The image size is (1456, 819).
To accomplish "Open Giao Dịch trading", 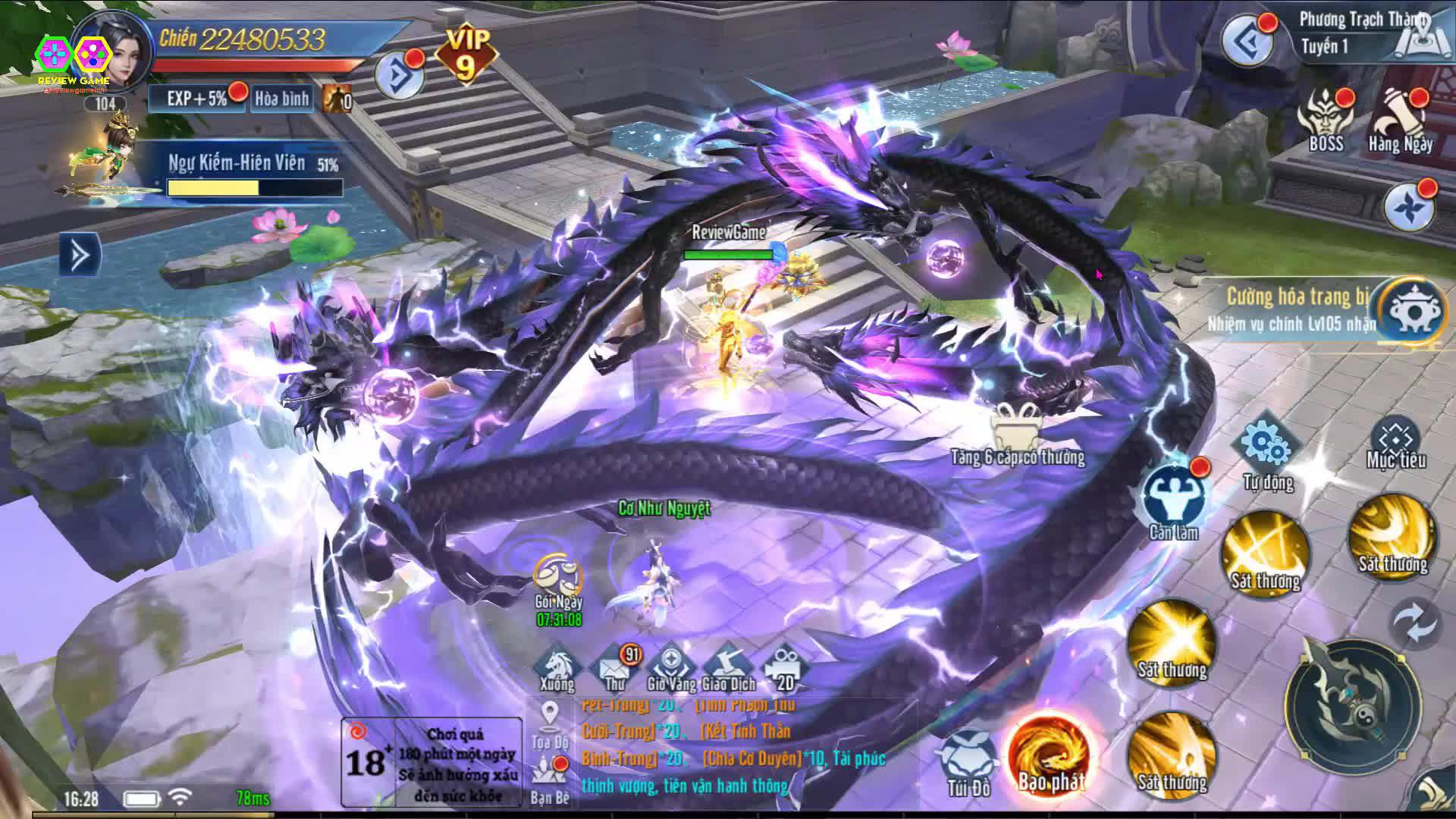I will (728, 668).
